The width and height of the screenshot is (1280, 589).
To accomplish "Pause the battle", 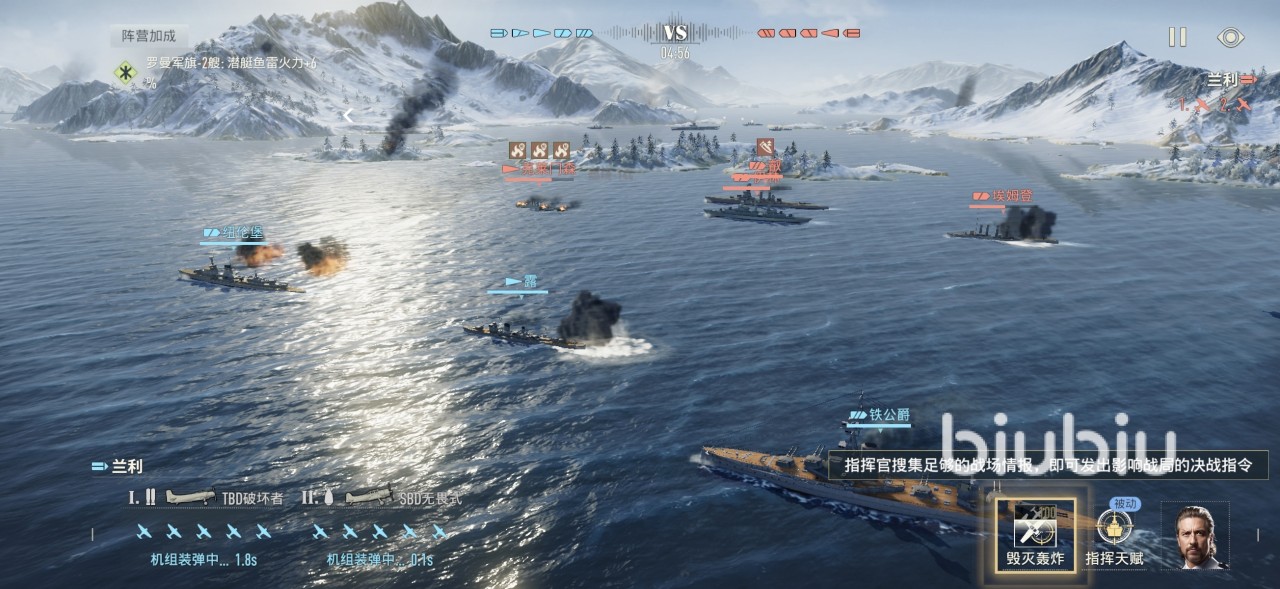I will tap(1177, 37).
